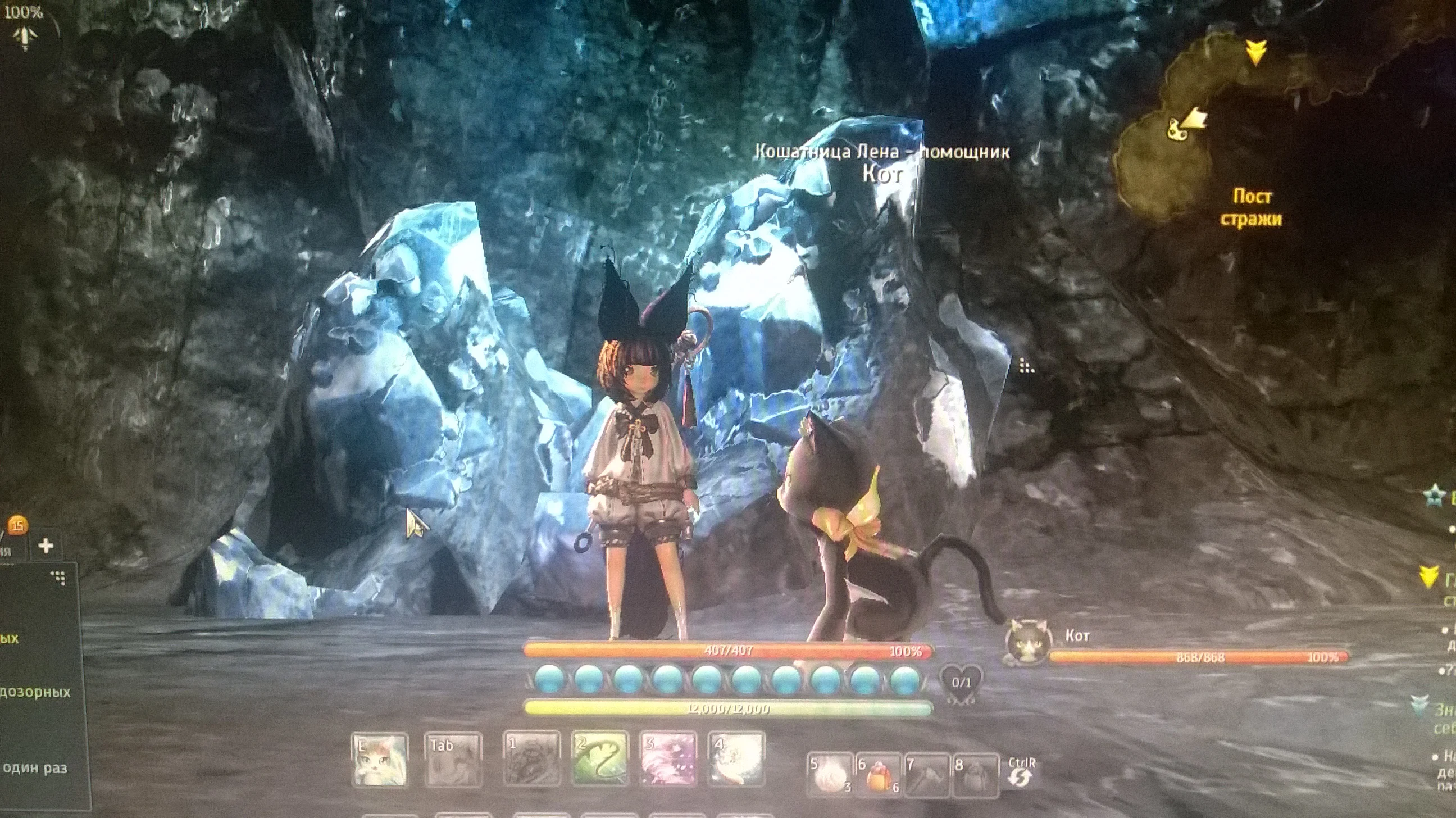Select the greyed-out Tab skill slot
Screen dimensions: 1456x818
(453, 760)
